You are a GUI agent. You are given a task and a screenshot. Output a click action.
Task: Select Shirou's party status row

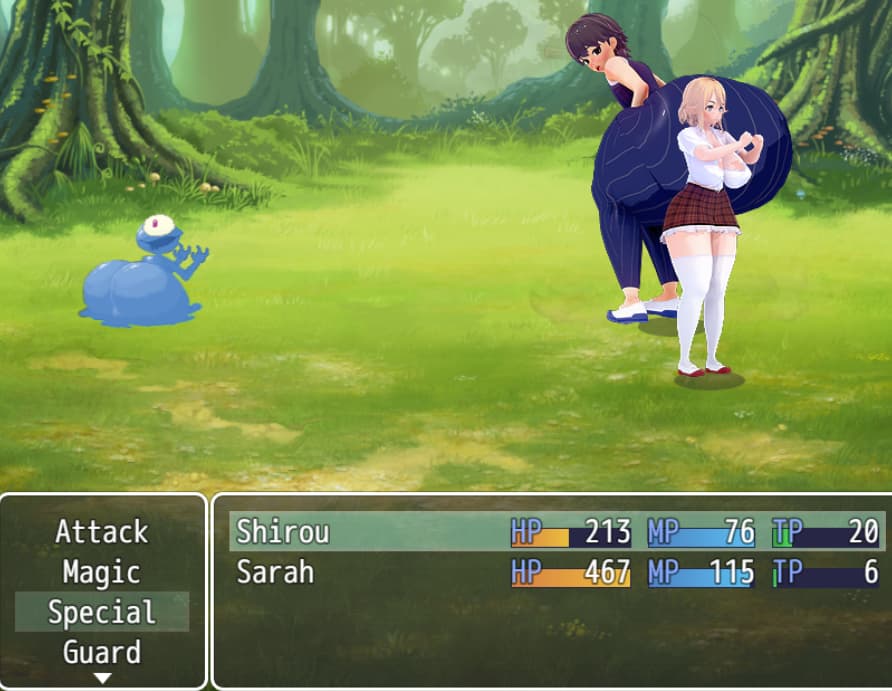(x=556, y=531)
